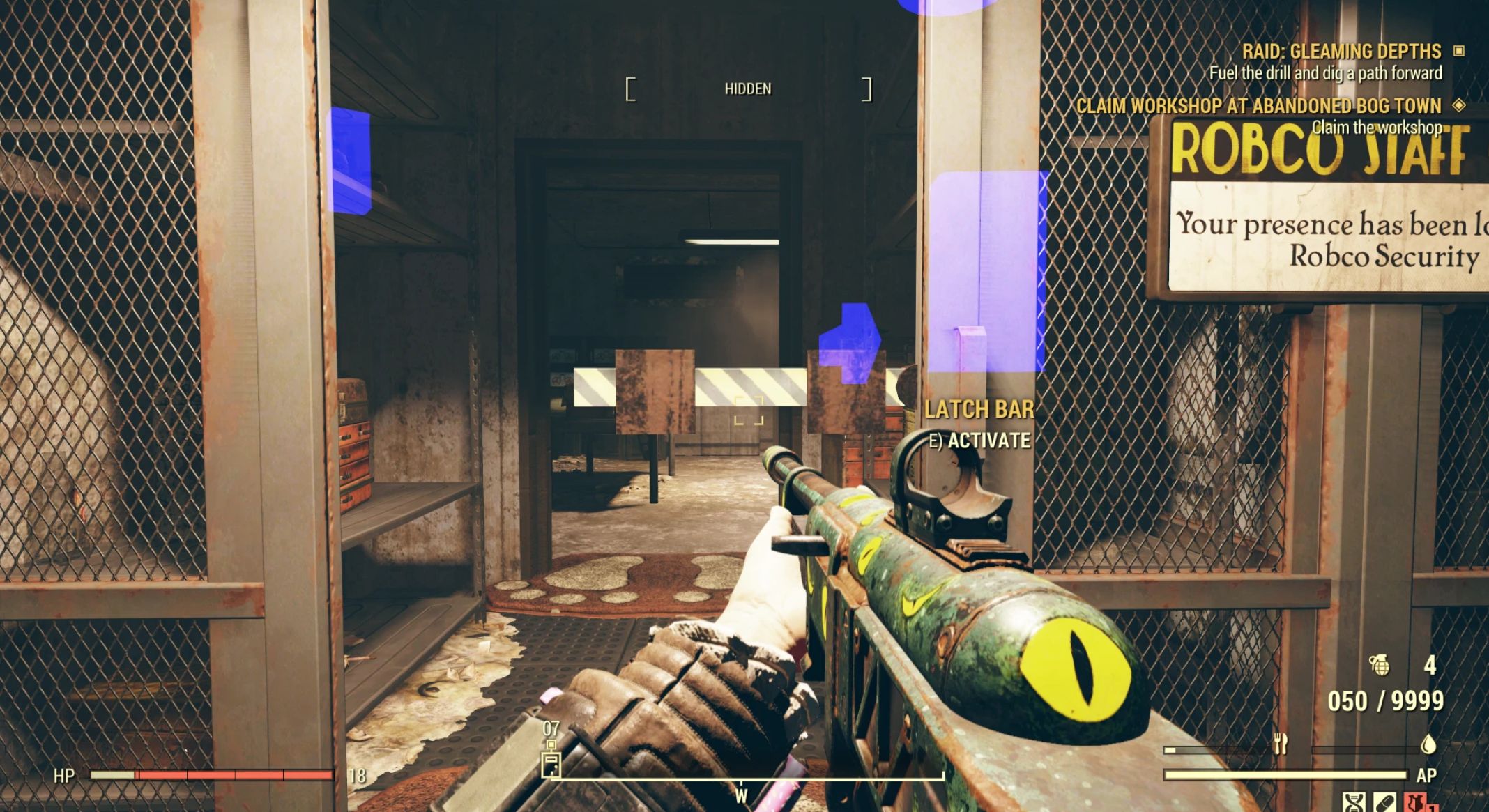
Task: Open the Claim Workshop at Abandoned Bog Town objective
Action: point(1258,106)
